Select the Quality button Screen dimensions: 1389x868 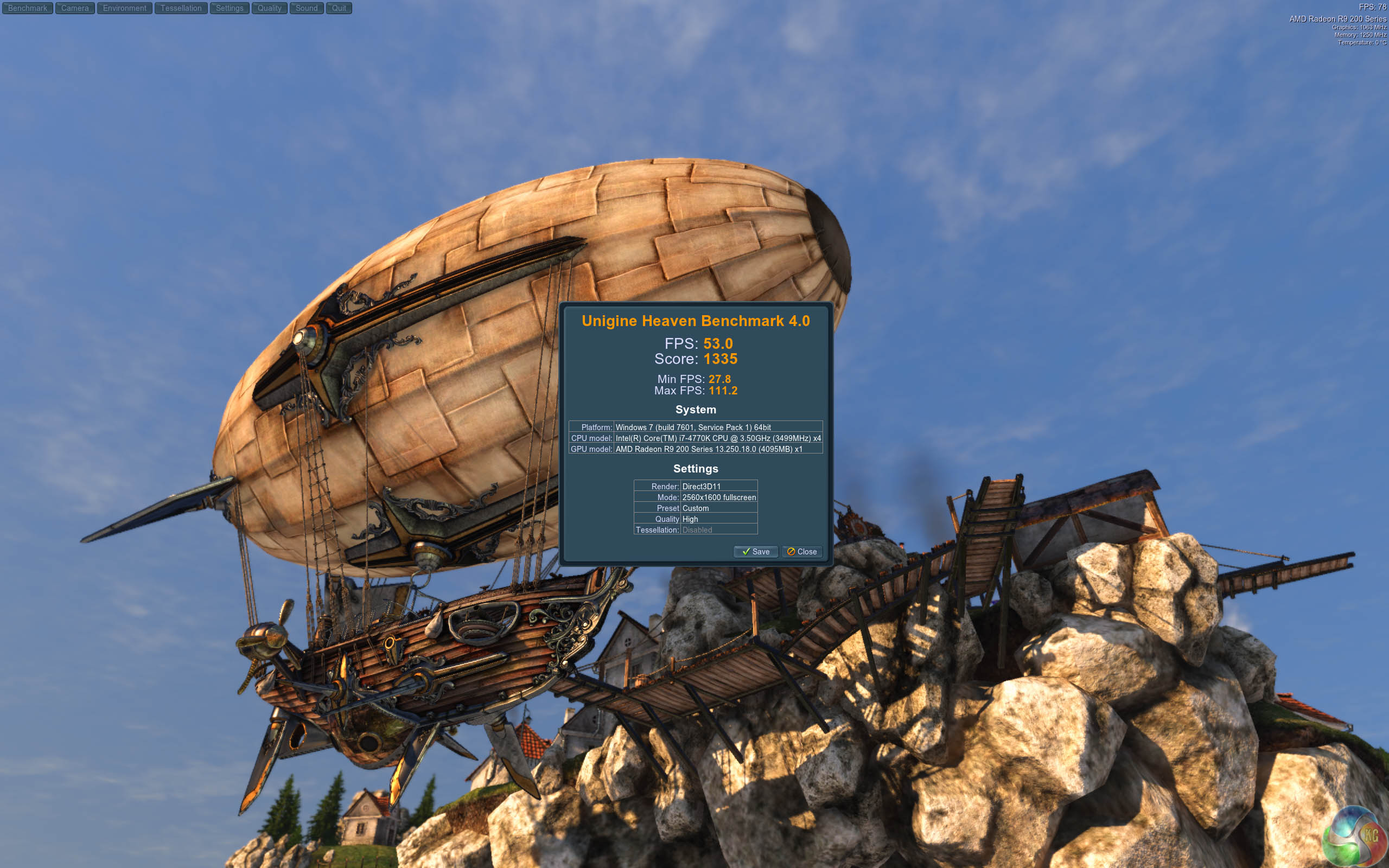click(x=269, y=8)
